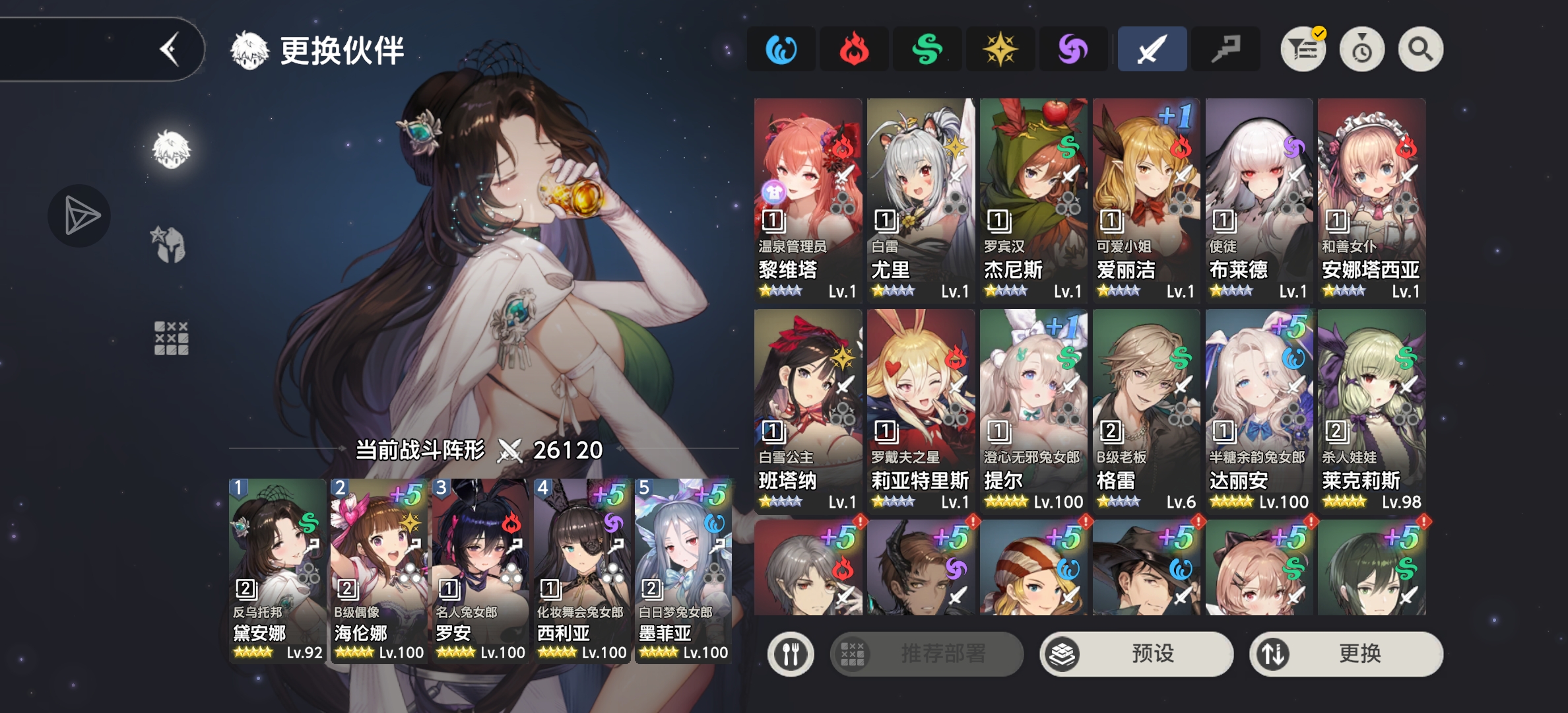Toggle the sword attacker class filter
Viewport: 1568px width, 713px height.
pyautogui.click(x=1152, y=50)
